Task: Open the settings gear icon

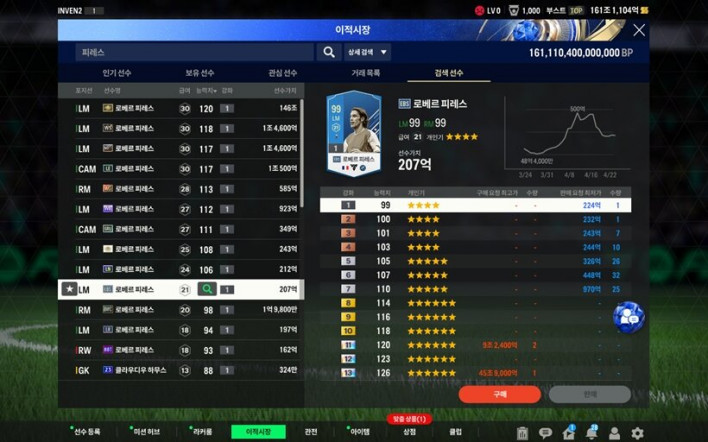Action: point(637,433)
